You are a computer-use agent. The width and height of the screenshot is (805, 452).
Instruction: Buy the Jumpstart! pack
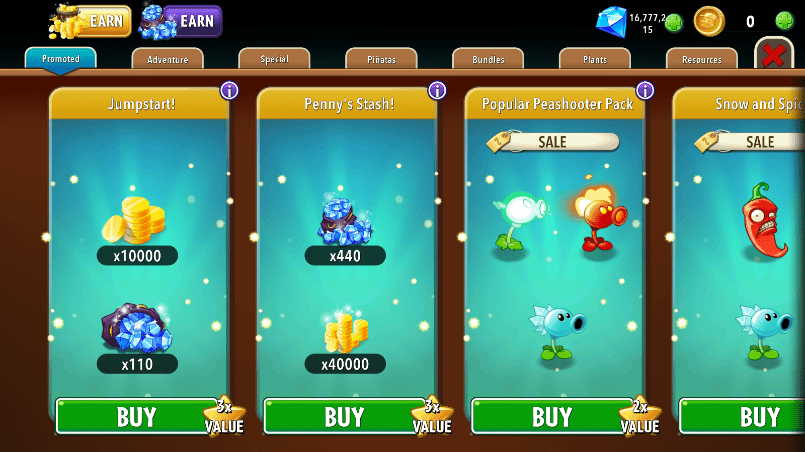click(136, 416)
